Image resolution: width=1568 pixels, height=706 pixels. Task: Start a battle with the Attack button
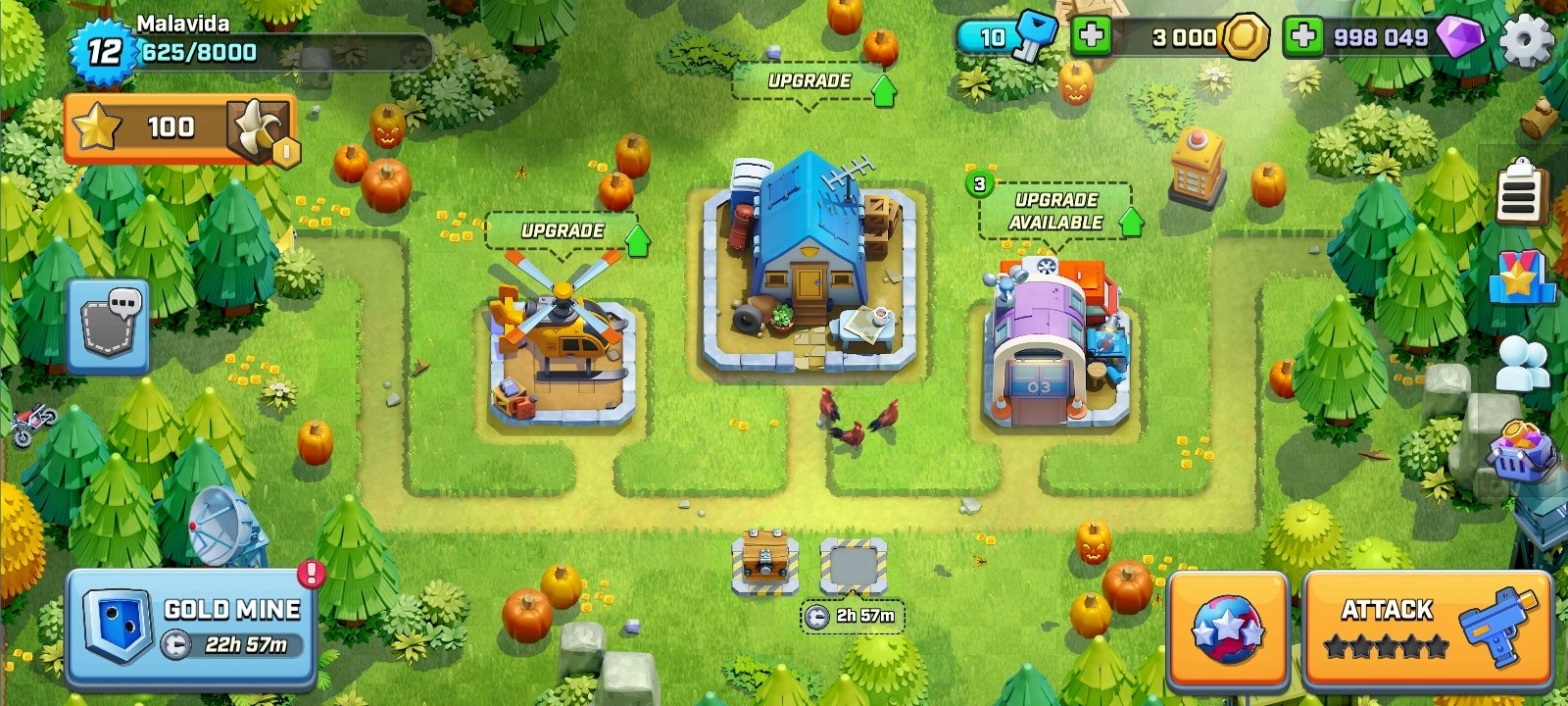(x=1427, y=627)
